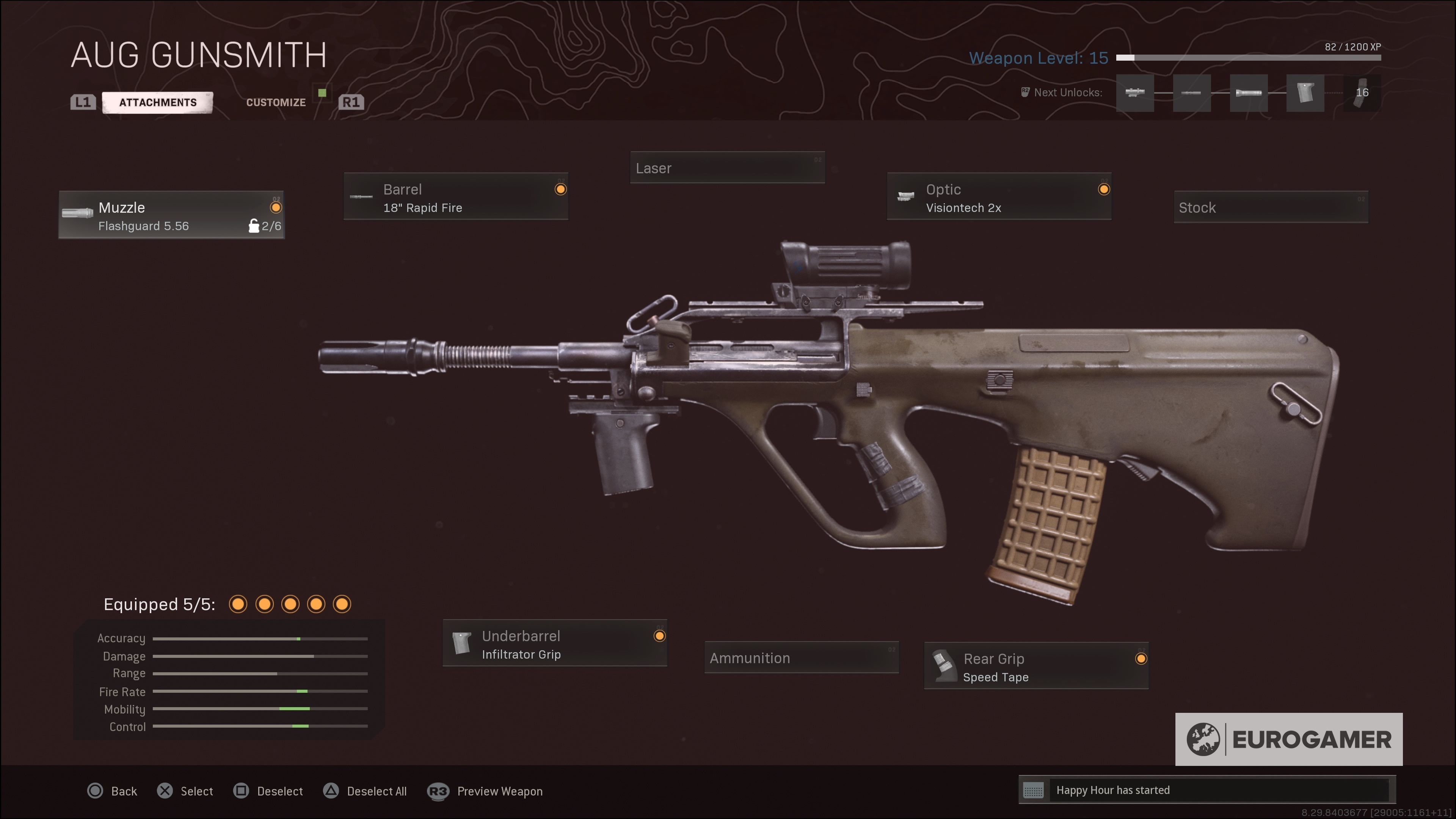The width and height of the screenshot is (1456, 819).
Task: View the level 16 next unlock thumbnail
Action: pyautogui.click(x=1362, y=93)
